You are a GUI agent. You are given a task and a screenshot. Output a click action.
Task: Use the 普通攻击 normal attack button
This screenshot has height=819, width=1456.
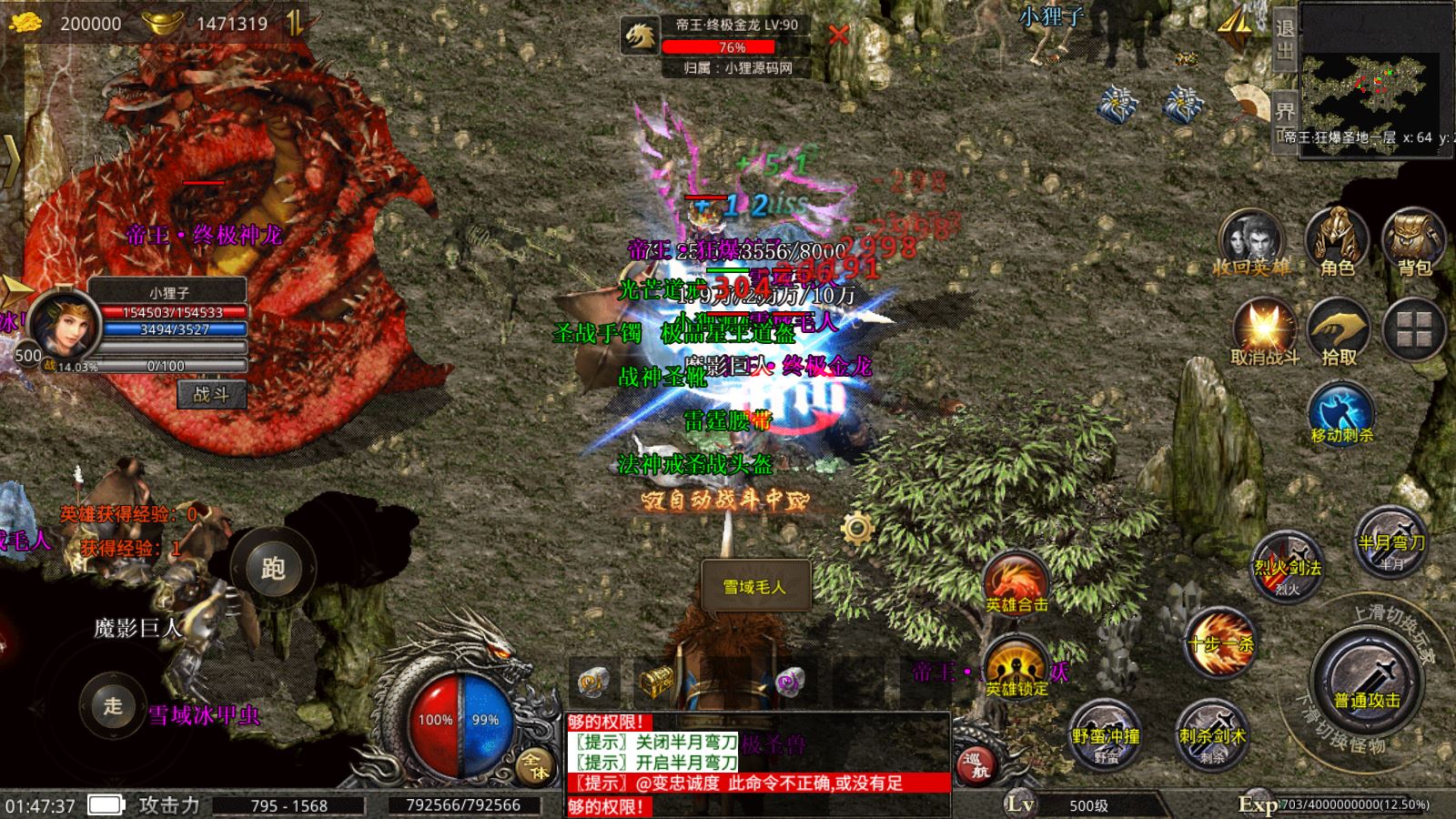(1367, 681)
